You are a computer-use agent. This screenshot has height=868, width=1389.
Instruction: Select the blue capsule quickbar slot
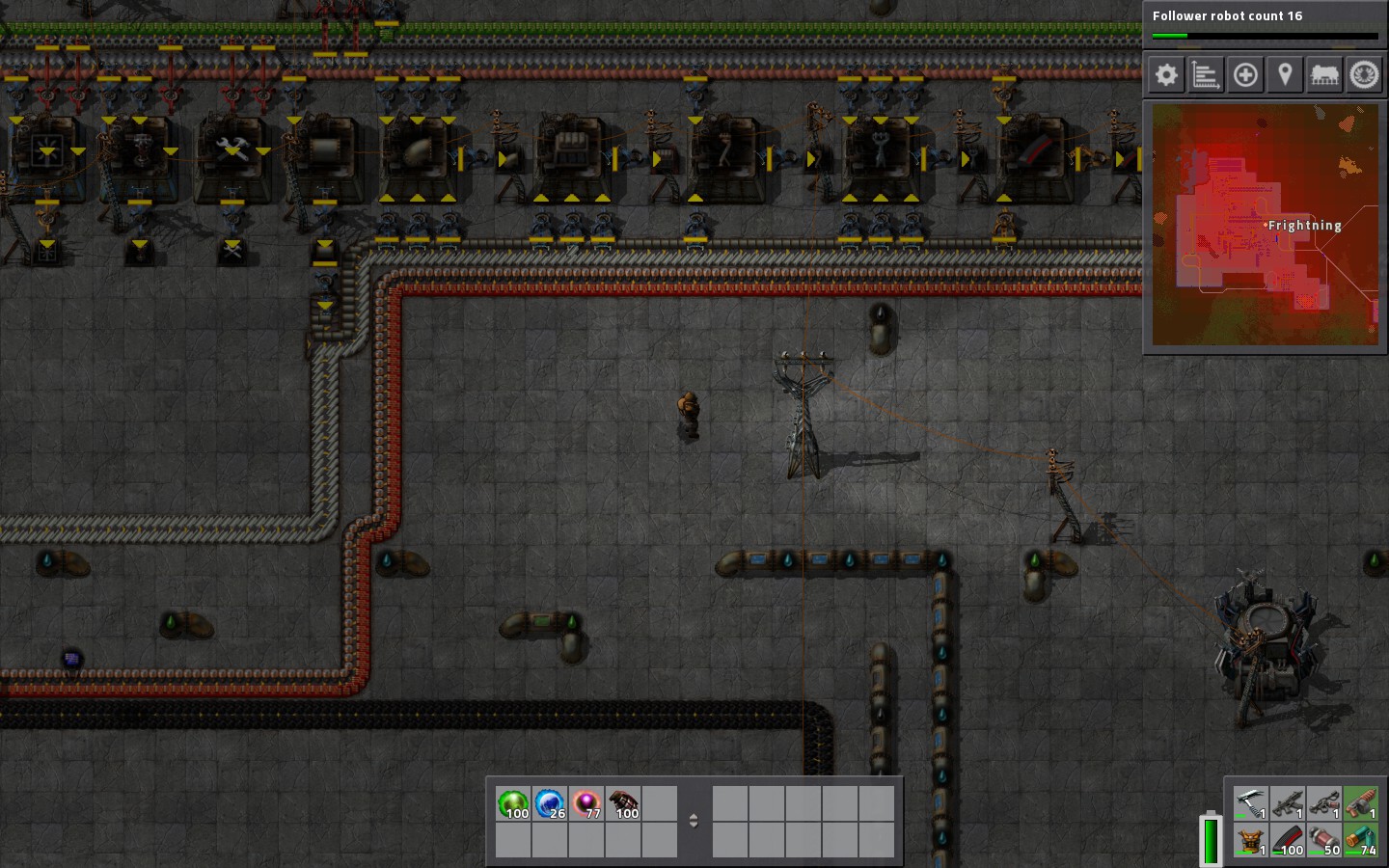[x=550, y=803]
